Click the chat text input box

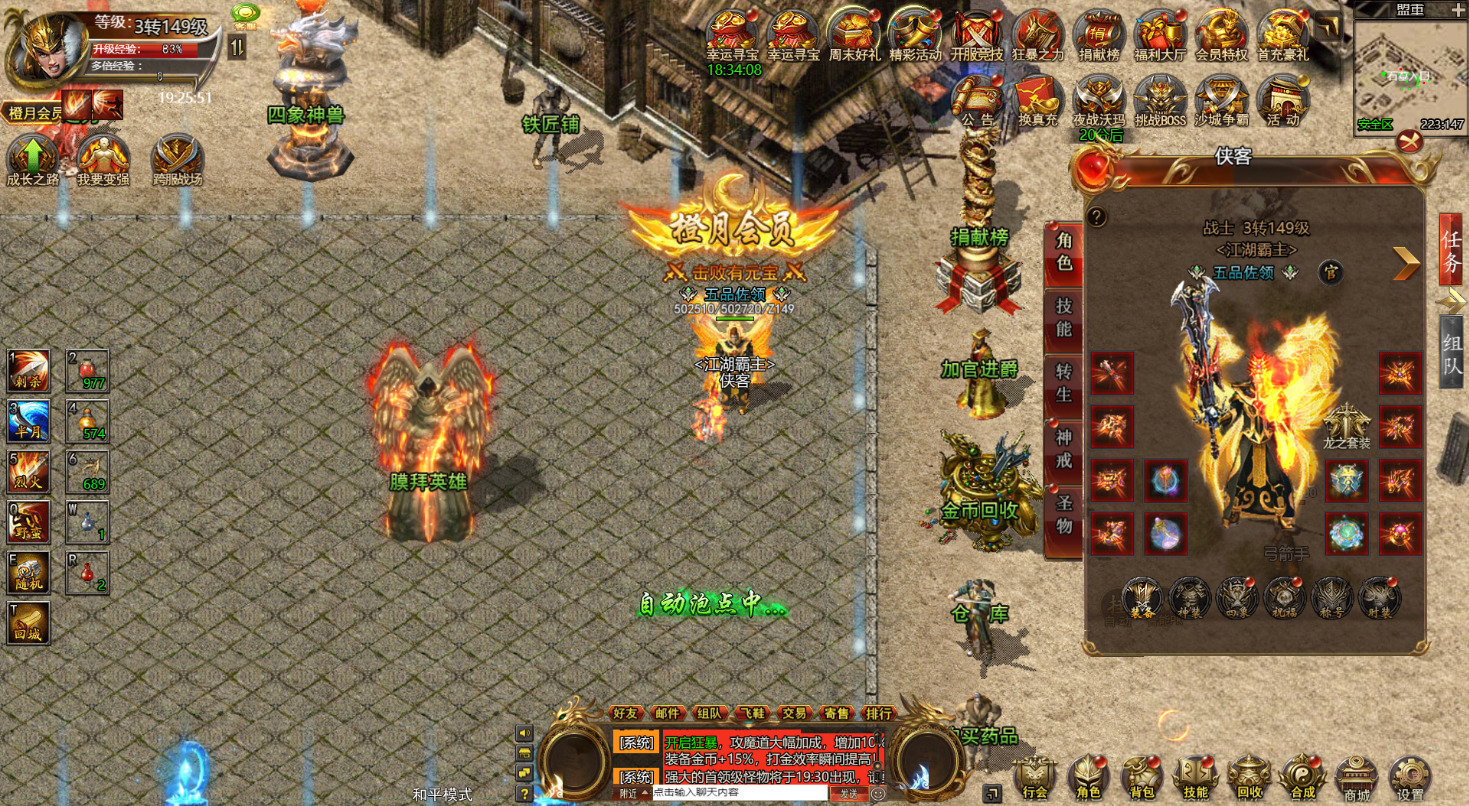tap(740, 793)
